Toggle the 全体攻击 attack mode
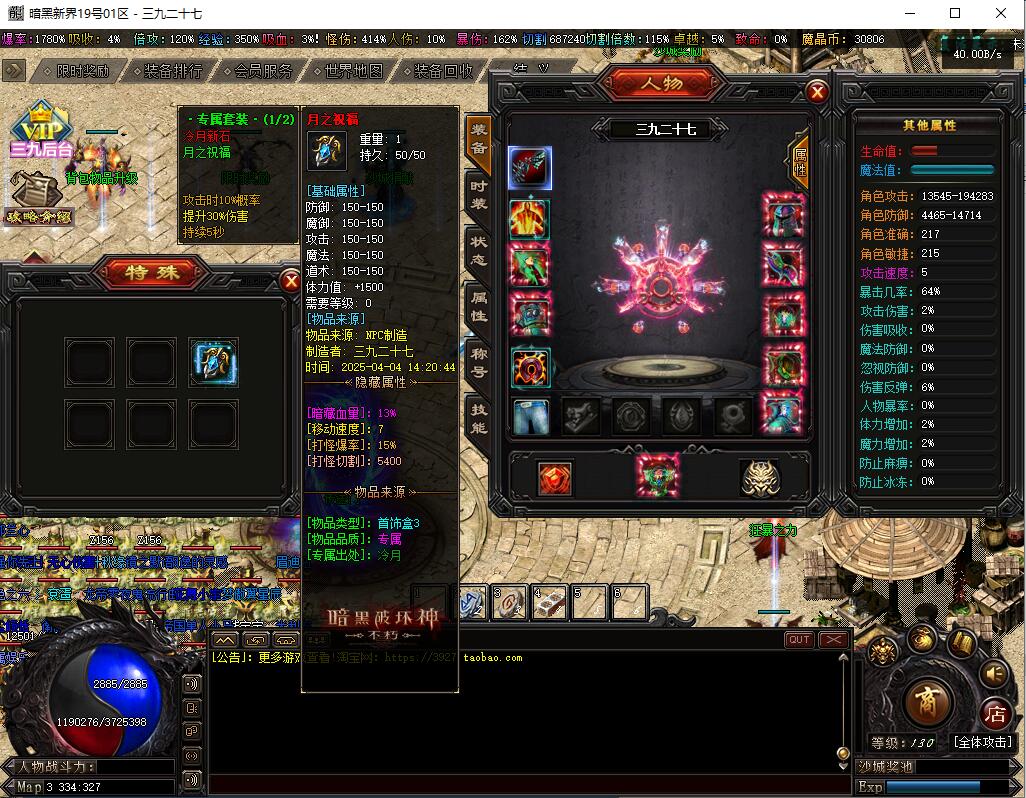Screen dimensions: 1026x798 pos(982,742)
